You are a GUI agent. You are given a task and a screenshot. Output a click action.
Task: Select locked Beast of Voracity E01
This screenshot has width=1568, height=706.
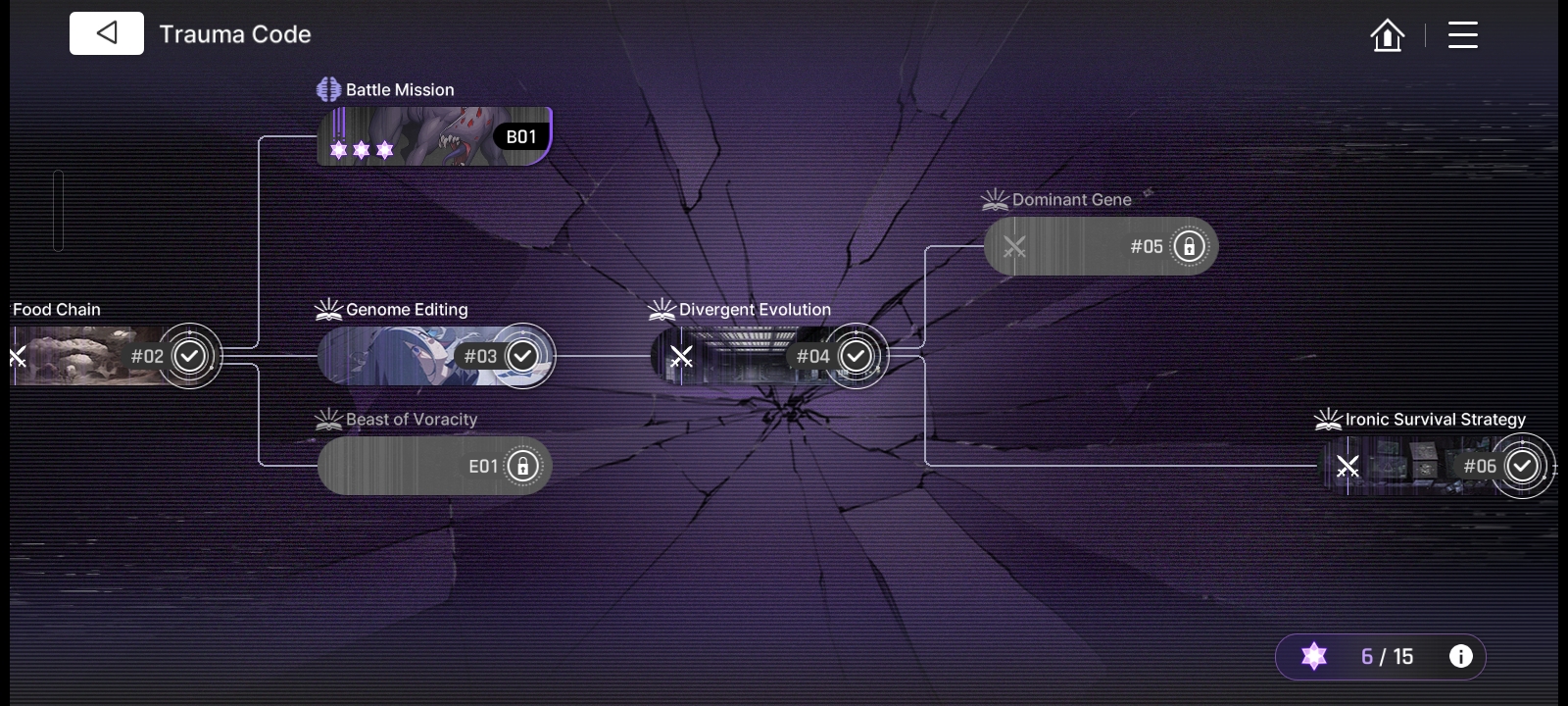(434, 466)
